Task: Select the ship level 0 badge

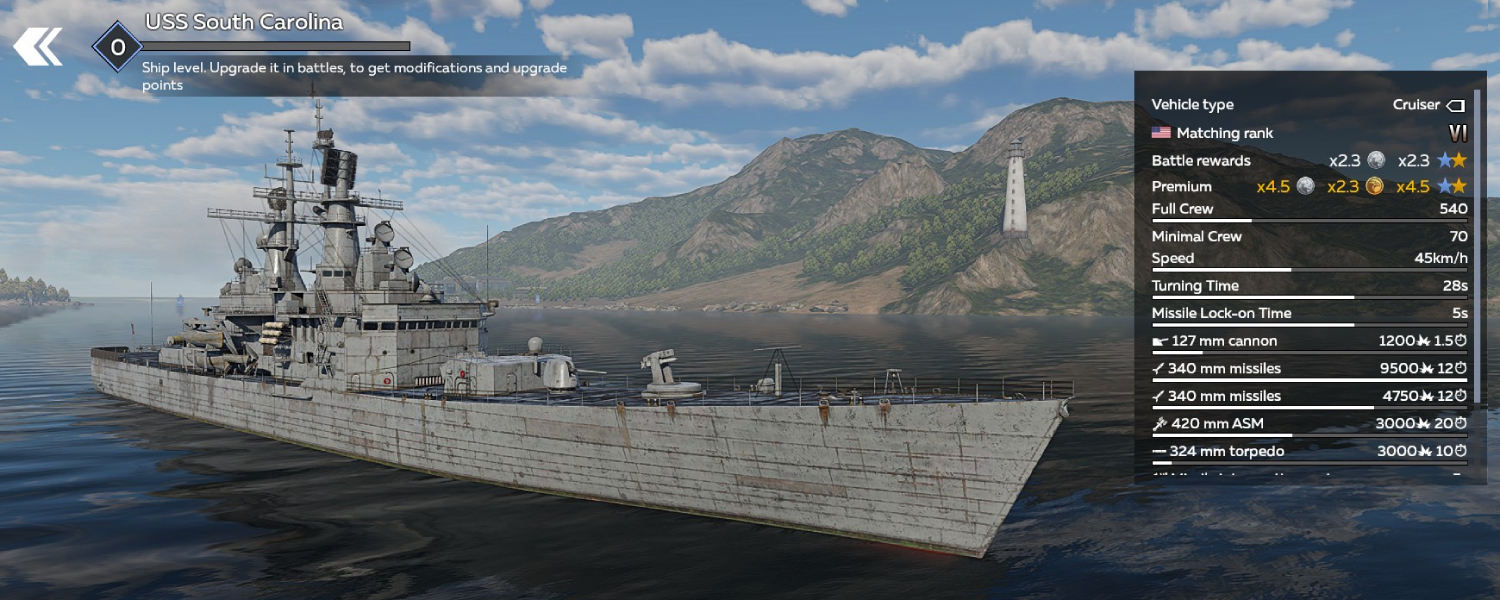Action: (x=117, y=47)
